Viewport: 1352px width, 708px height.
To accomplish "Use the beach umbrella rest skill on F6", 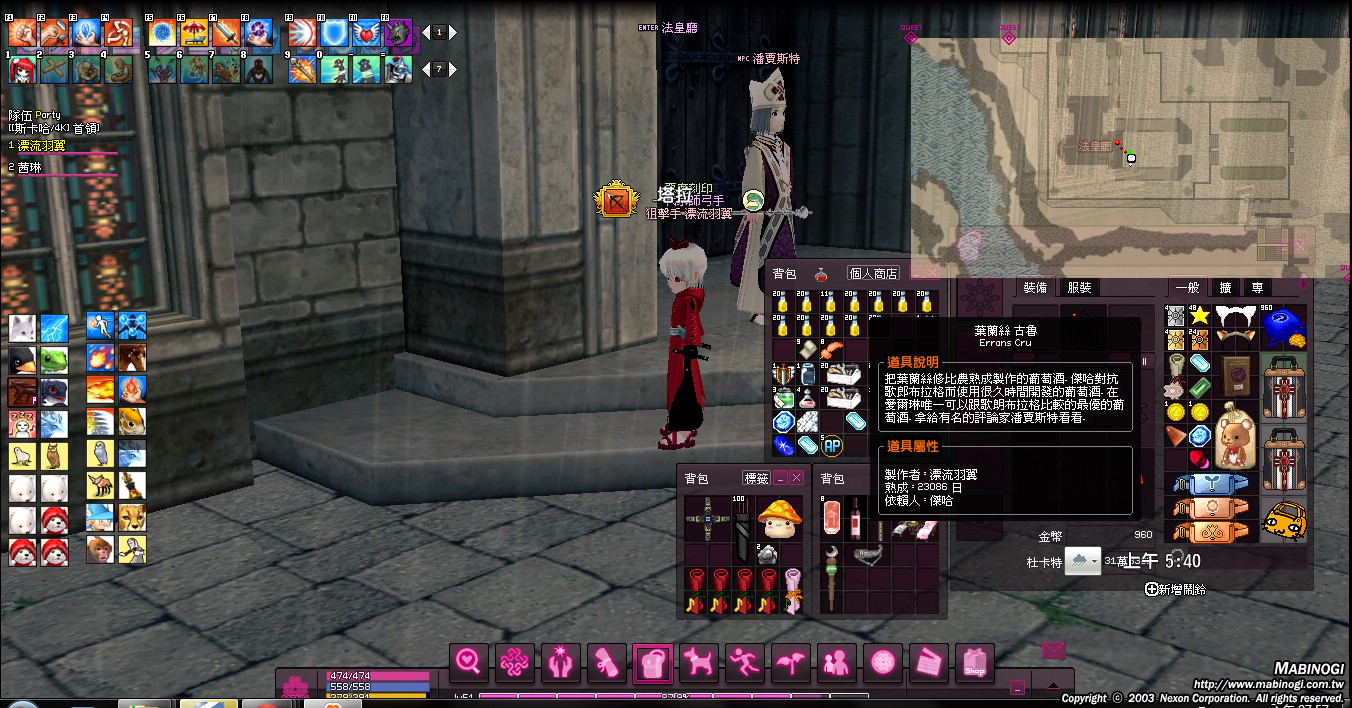I will pyautogui.click(x=194, y=33).
